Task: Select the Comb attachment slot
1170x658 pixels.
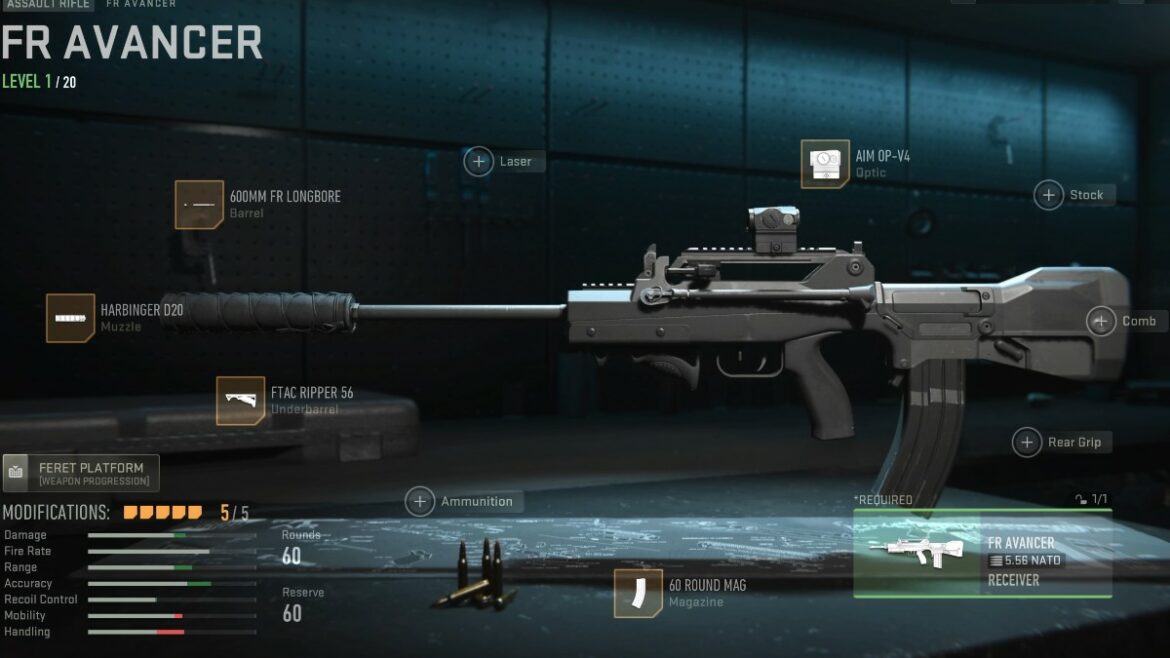Action: pos(1101,321)
